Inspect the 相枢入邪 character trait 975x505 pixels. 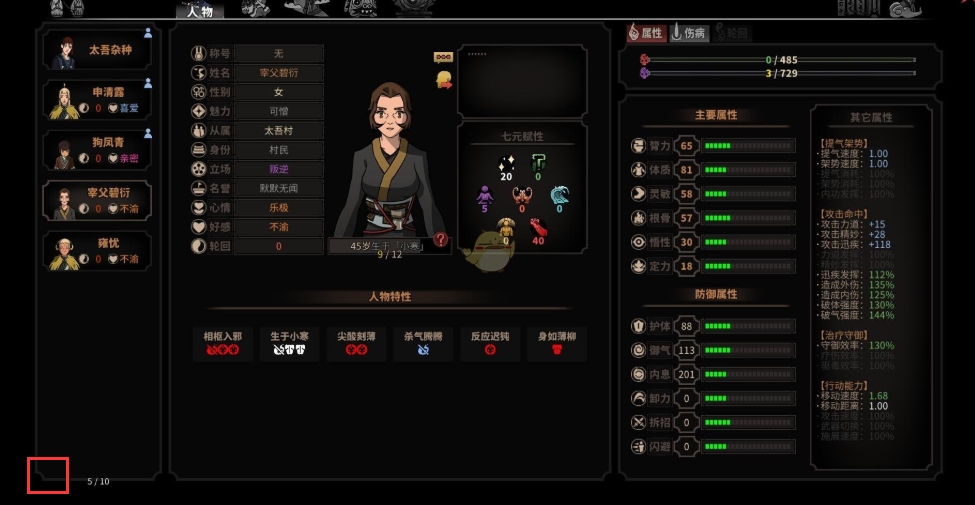click(x=222, y=343)
